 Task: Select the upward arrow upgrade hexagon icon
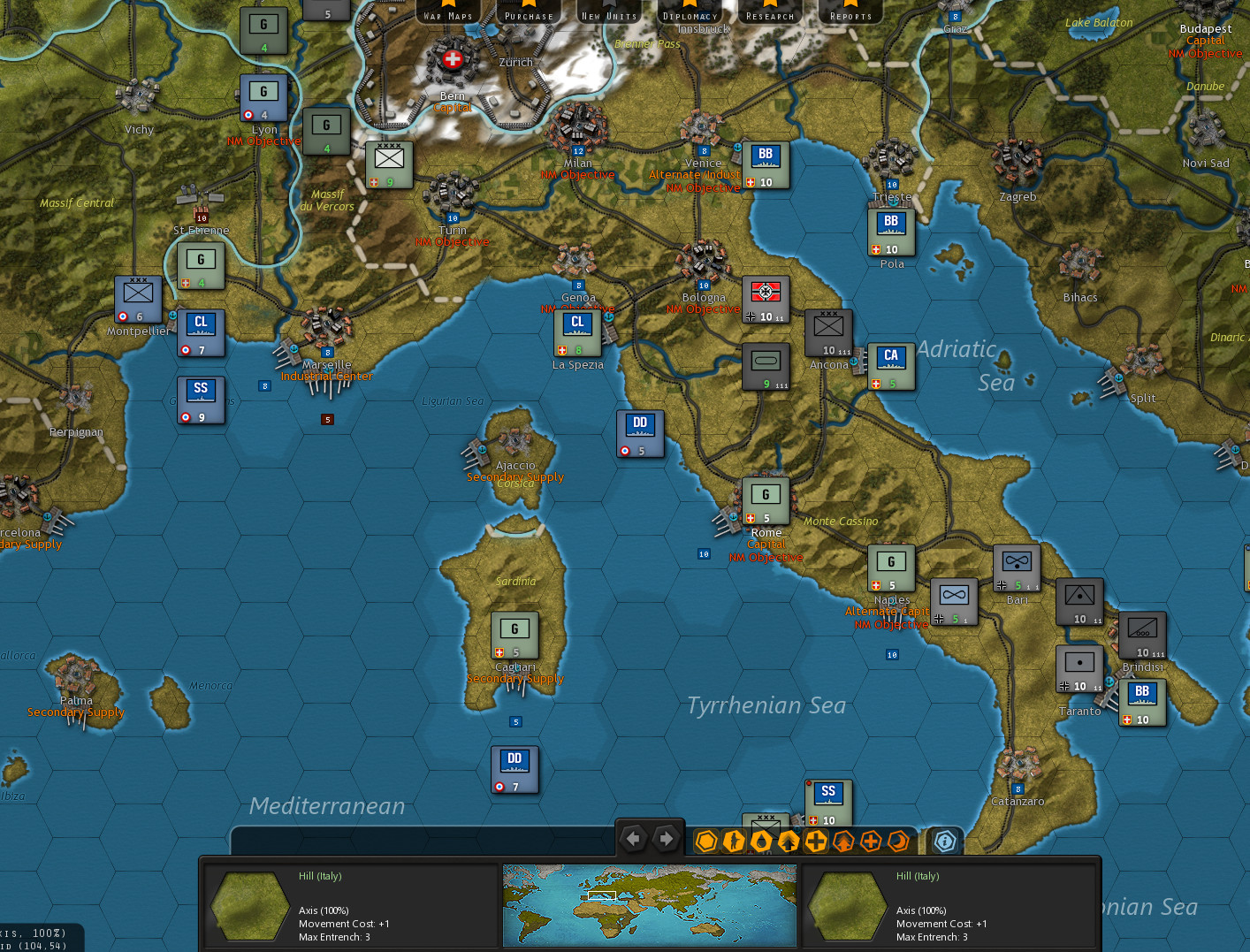[789, 841]
